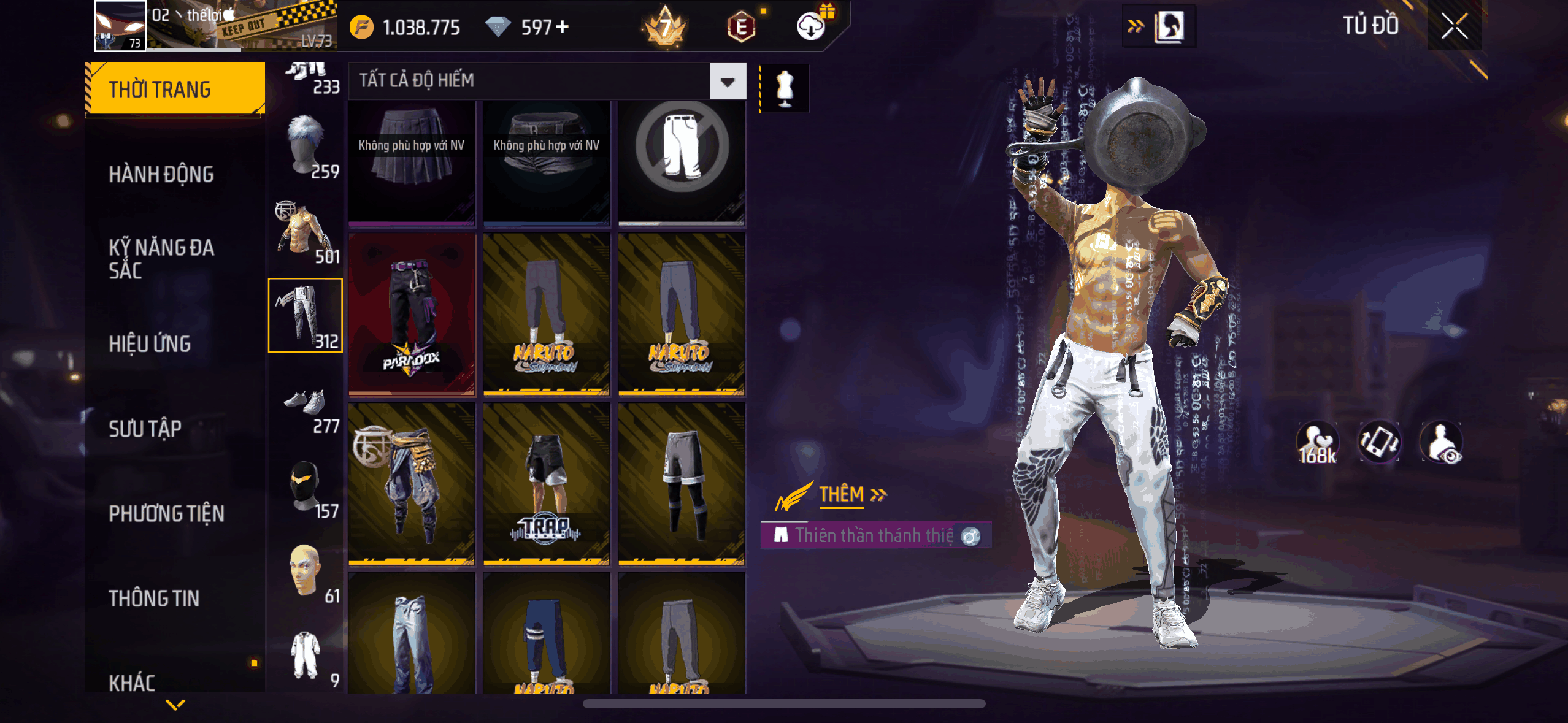Click the mannequin outfit preset icon

pyautogui.click(x=785, y=88)
